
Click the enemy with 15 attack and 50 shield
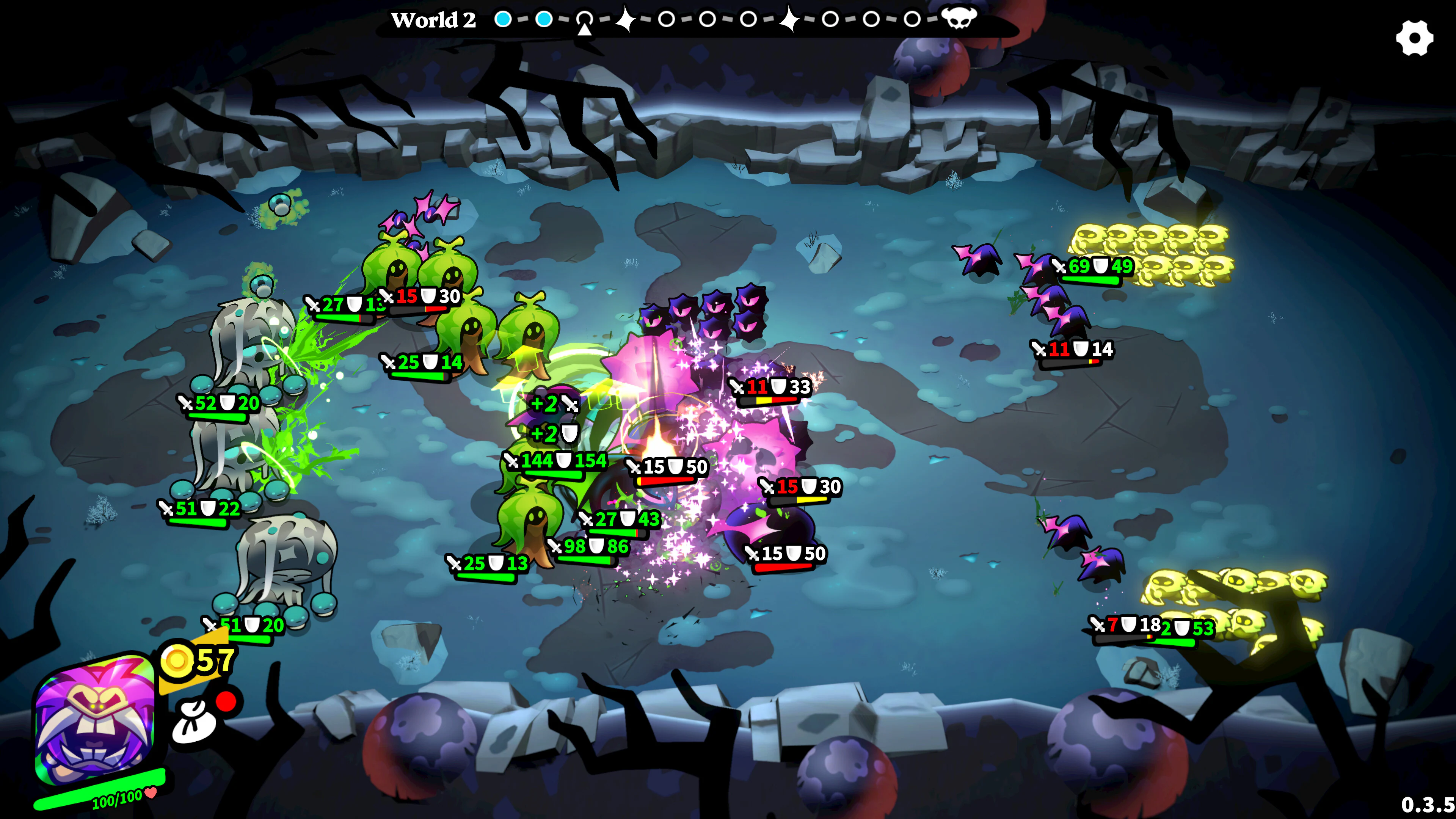(667, 468)
